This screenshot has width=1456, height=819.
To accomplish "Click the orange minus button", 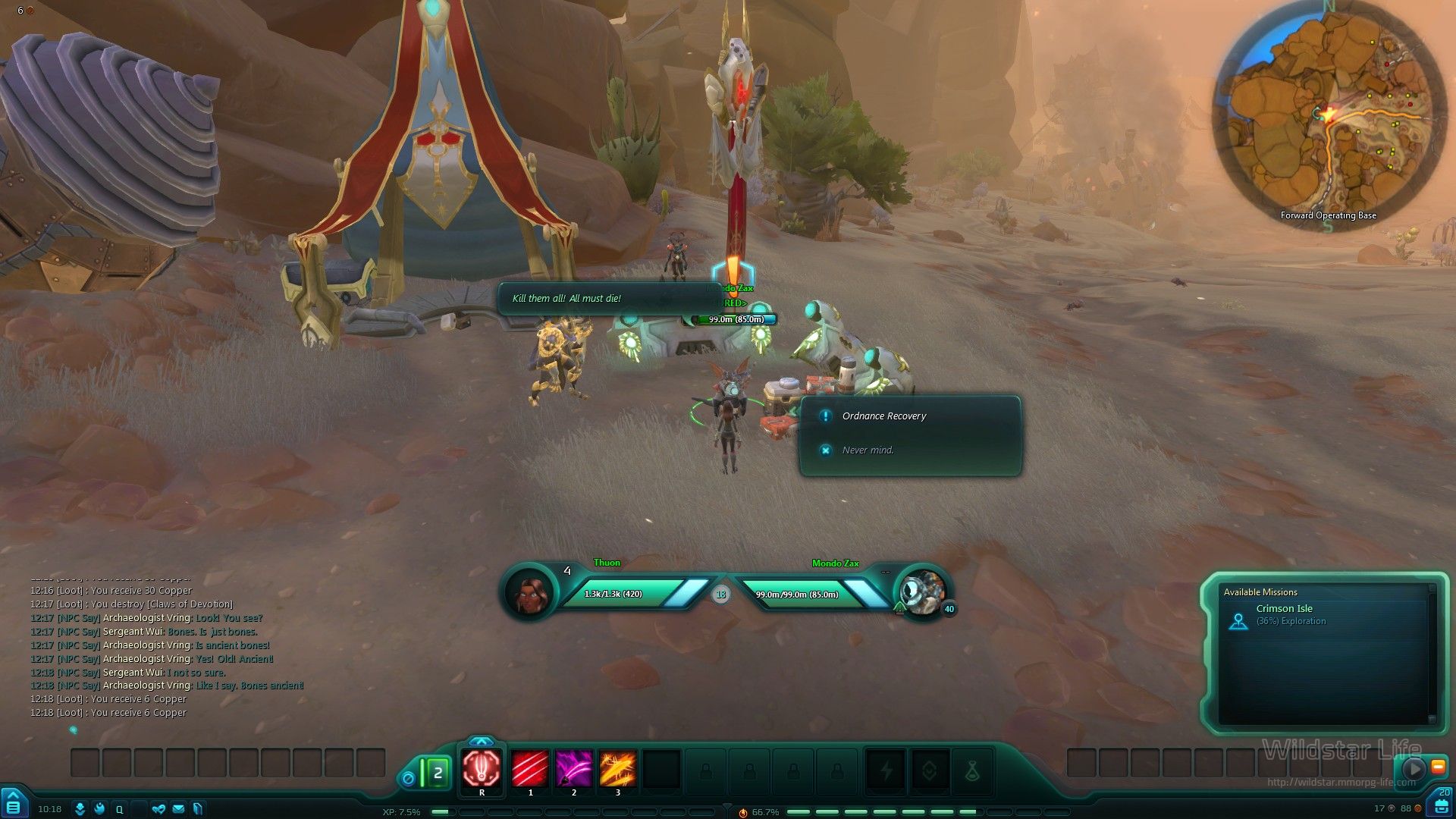I will click(x=1438, y=767).
